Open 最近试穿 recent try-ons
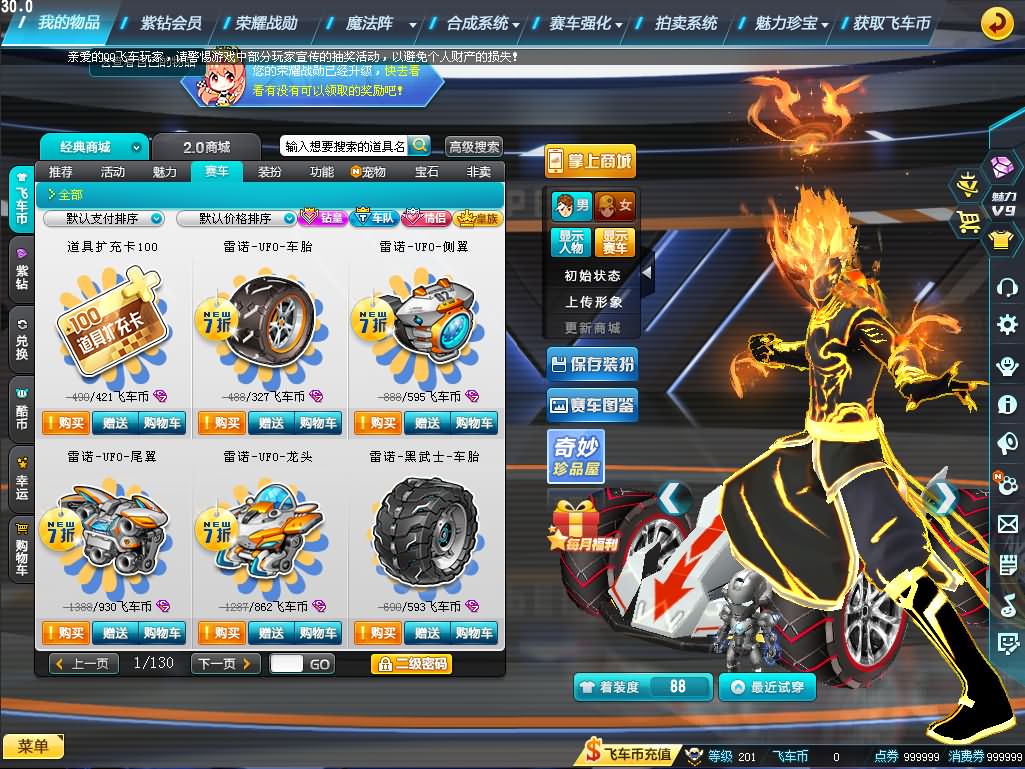The width and height of the screenshot is (1025, 769). pyautogui.click(x=767, y=687)
